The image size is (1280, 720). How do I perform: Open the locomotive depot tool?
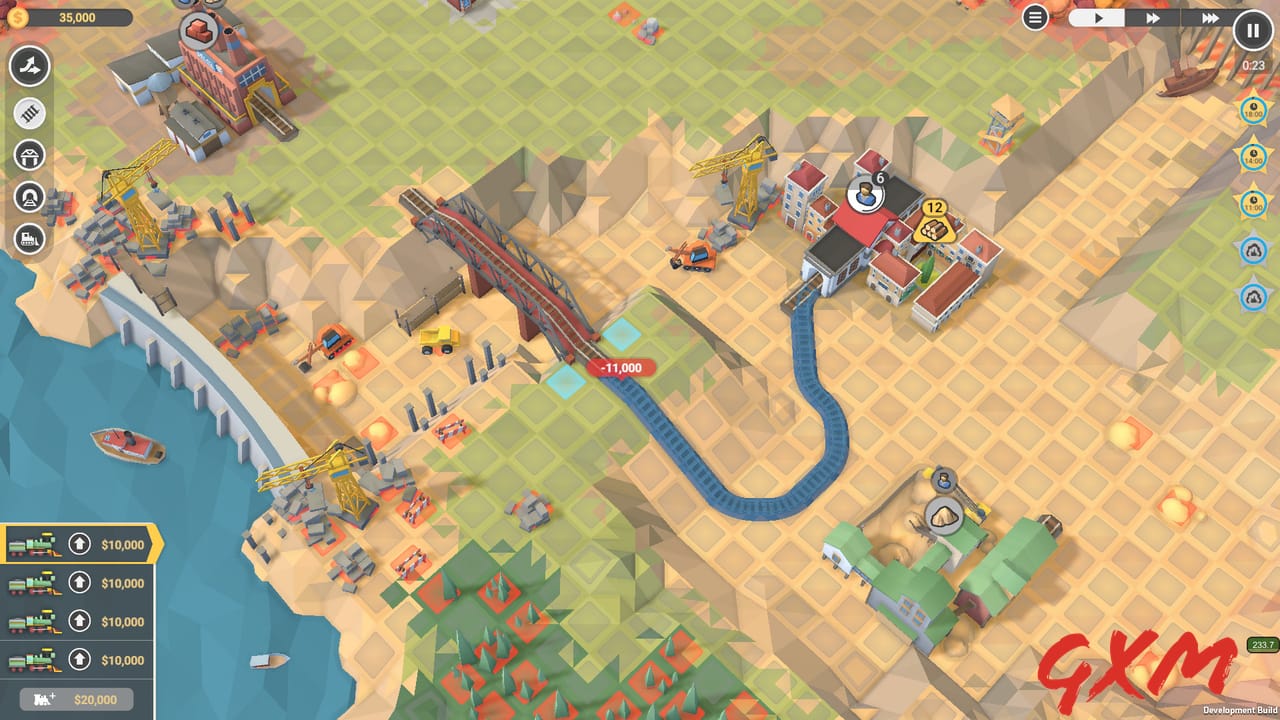click(x=30, y=238)
